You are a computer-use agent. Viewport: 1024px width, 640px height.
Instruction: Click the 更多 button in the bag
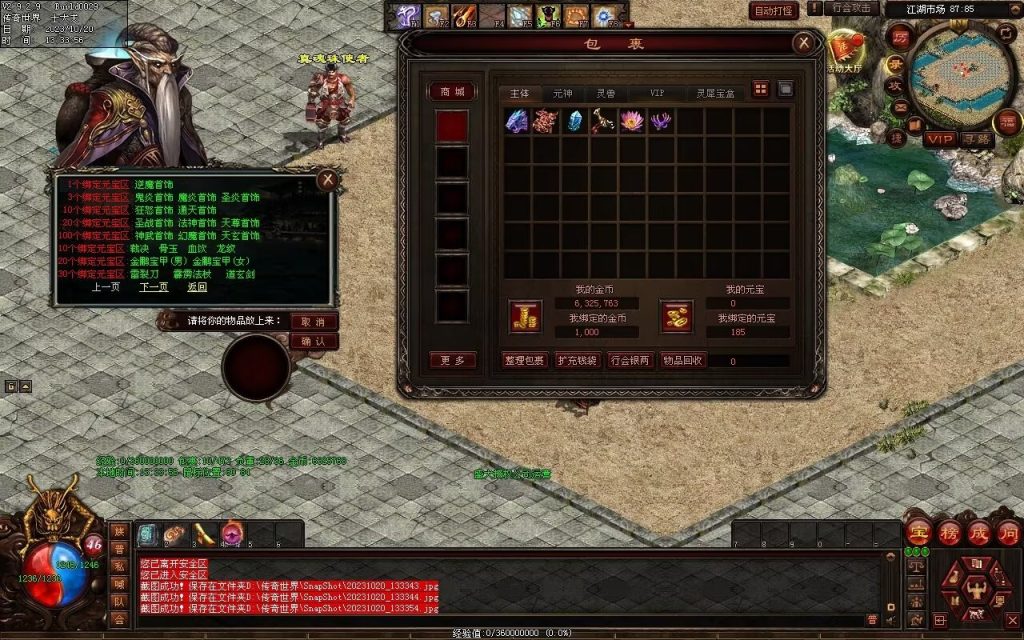coord(451,360)
